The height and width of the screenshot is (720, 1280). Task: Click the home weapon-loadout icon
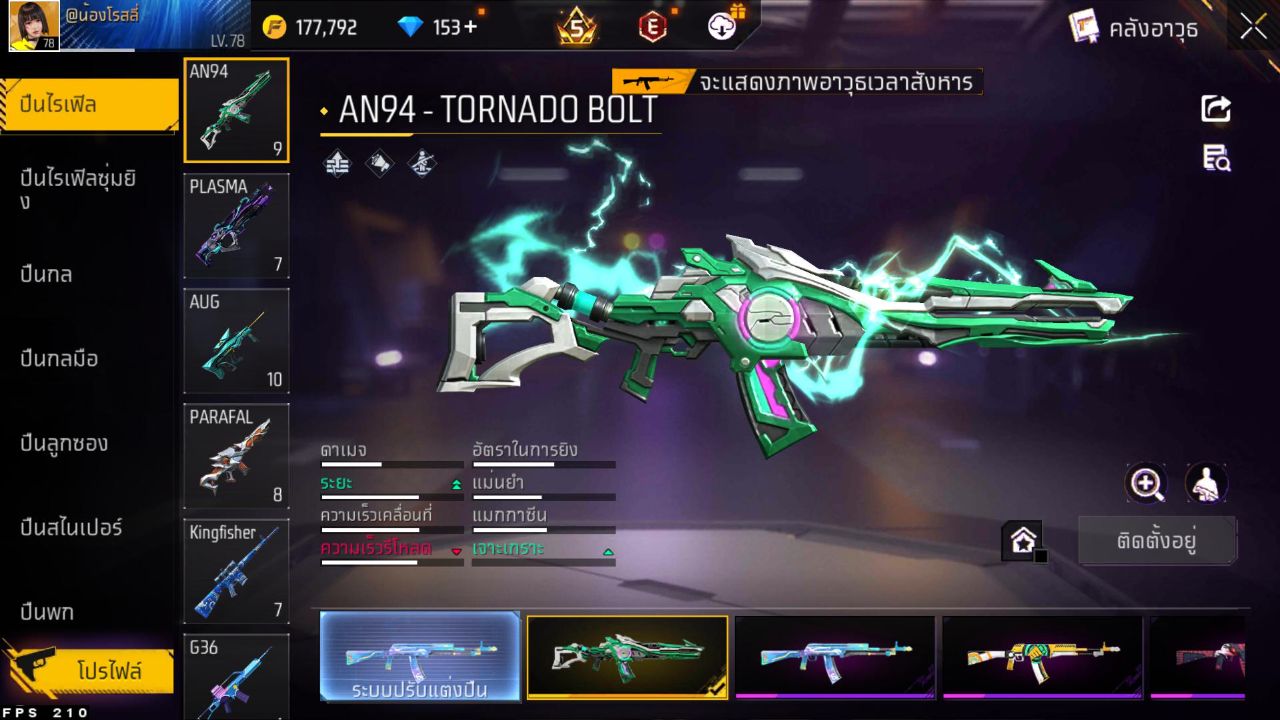pyautogui.click(x=1023, y=540)
